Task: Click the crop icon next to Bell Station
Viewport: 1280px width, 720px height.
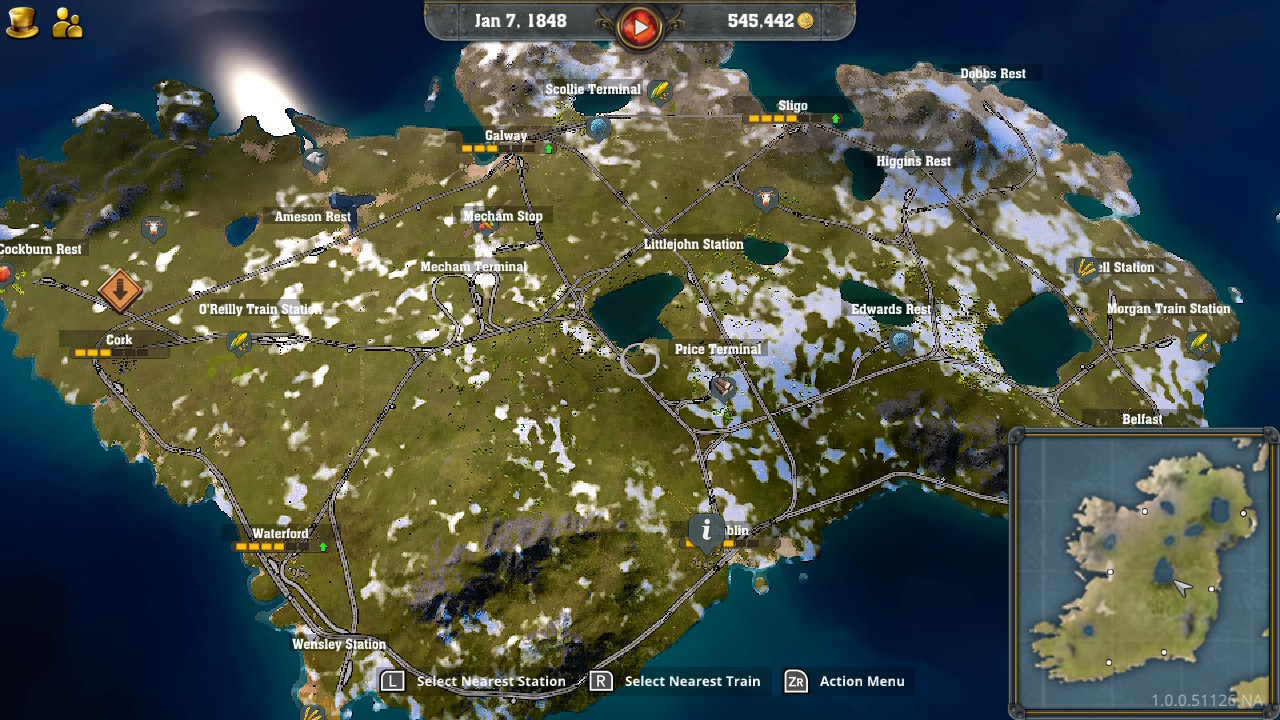Action: [x=1084, y=267]
